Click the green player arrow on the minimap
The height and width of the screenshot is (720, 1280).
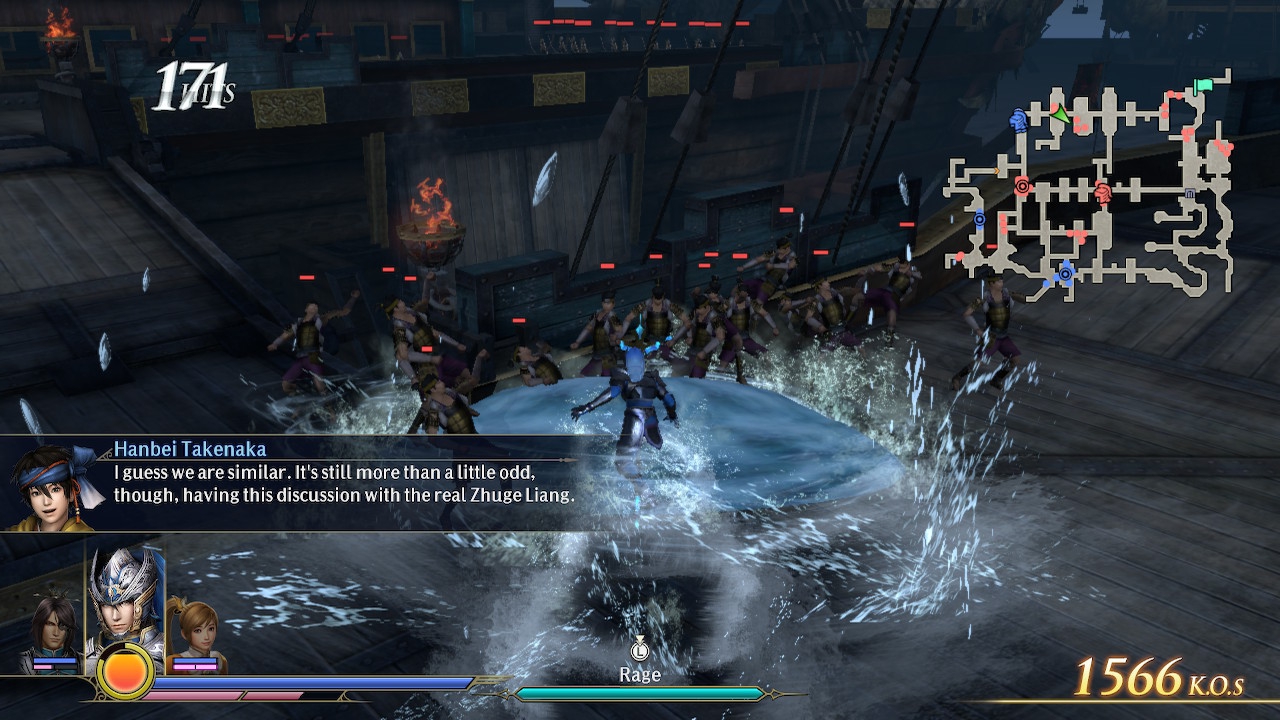point(1058,116)
